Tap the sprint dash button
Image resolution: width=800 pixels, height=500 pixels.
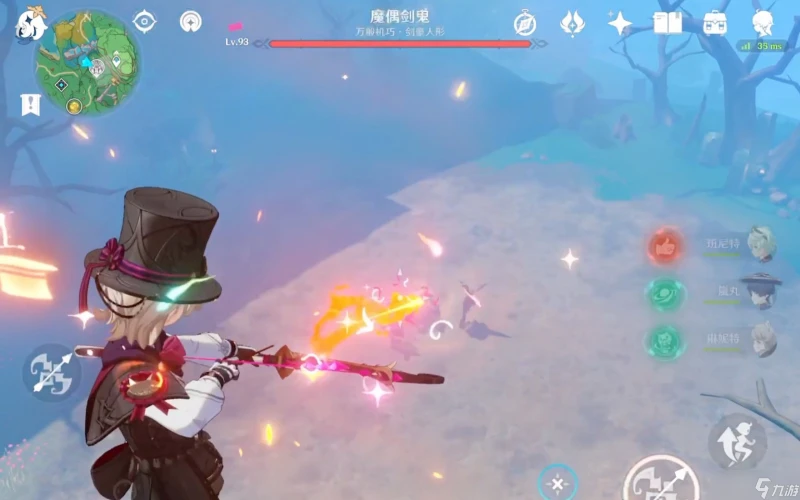[737, 441]
